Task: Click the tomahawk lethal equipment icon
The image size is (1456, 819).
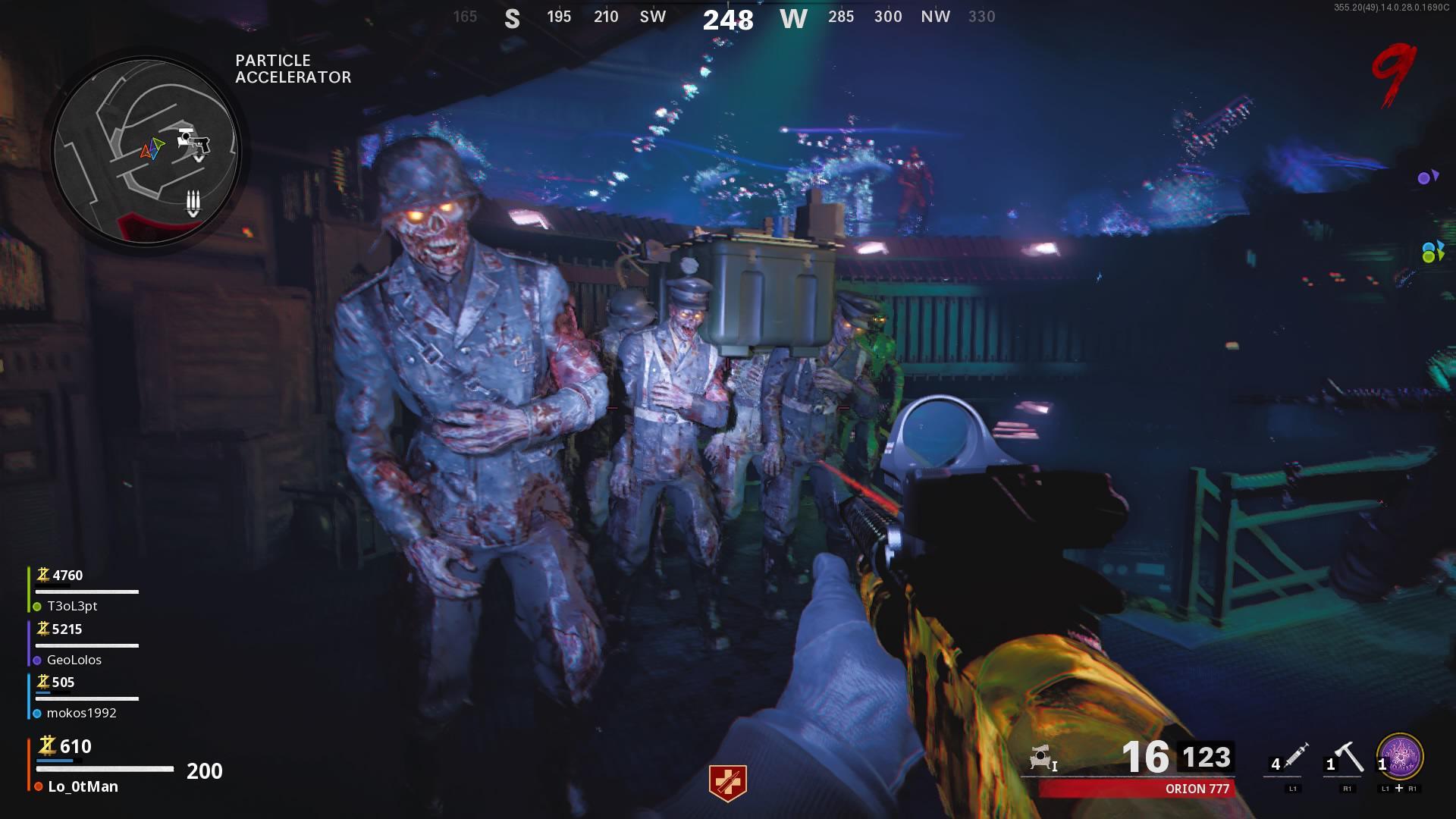Action: pyautogui.click(x=1348, y=757)
